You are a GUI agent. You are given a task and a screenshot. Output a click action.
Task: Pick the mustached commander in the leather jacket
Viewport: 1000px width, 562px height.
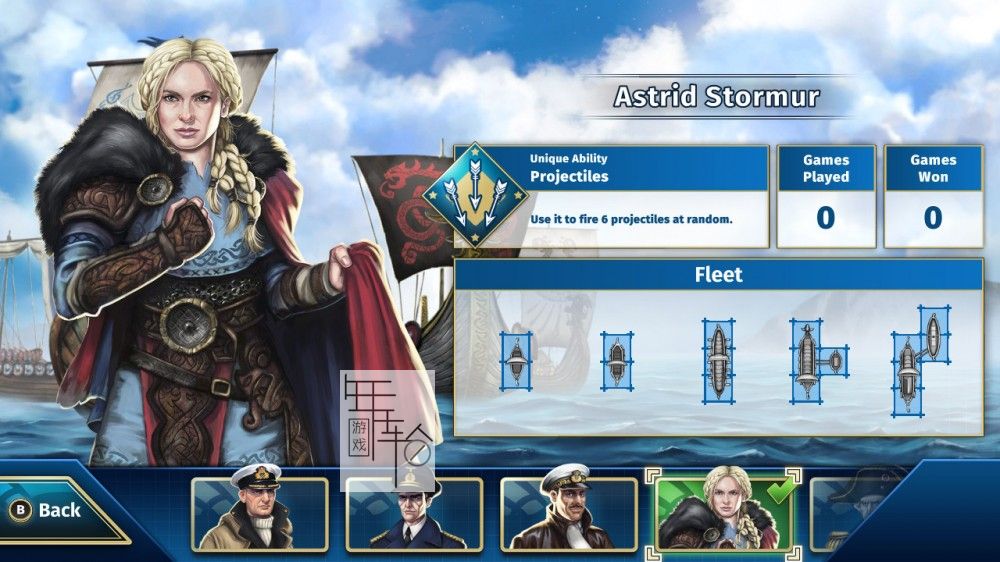point(568,514)
